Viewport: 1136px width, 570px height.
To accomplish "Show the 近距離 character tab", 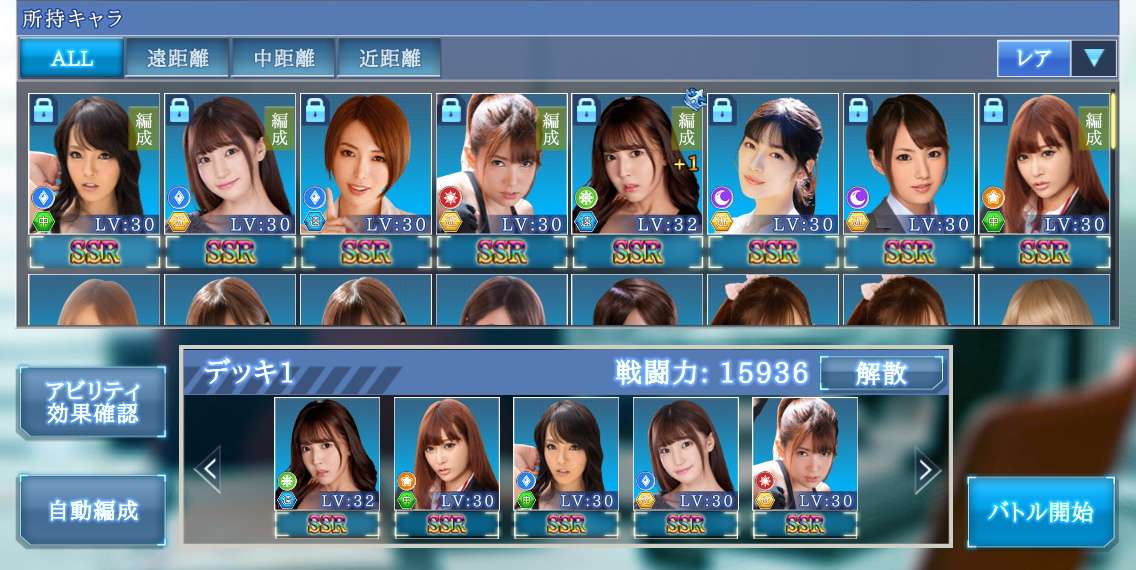I will coord(389,58).
